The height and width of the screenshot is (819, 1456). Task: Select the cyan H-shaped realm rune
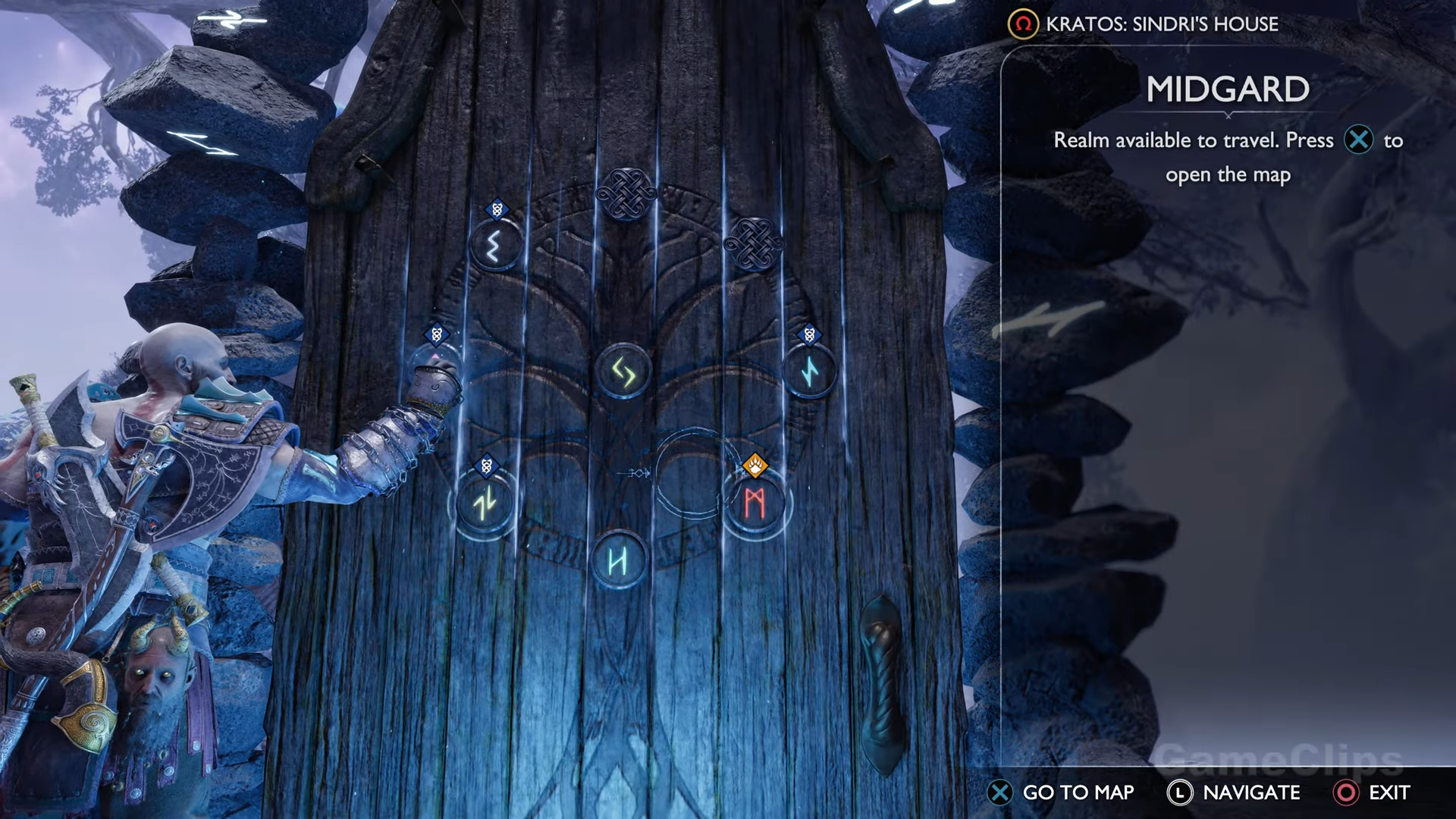618,562
